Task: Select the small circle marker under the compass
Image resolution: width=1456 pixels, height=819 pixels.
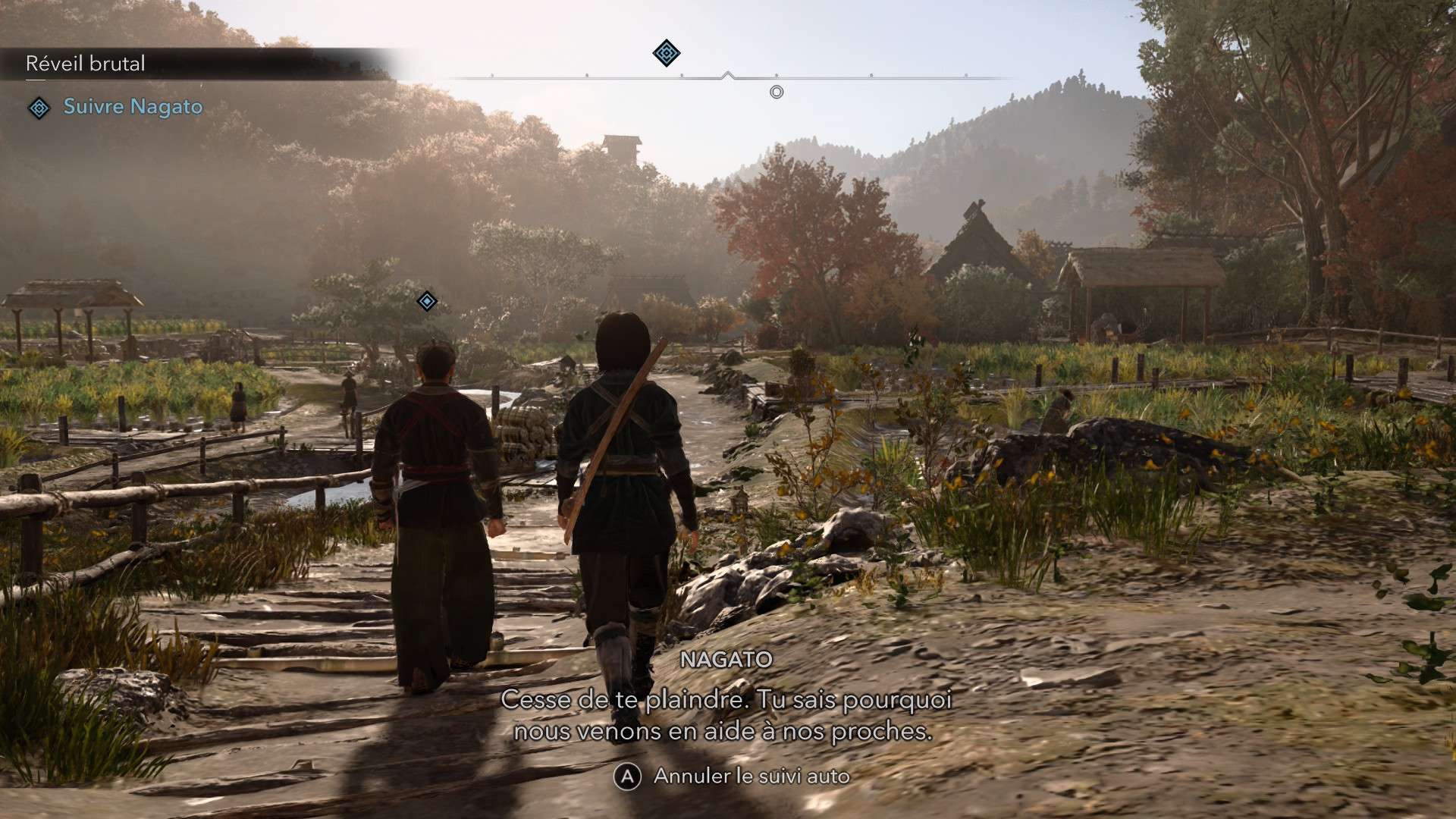Action: pos(777,93)
